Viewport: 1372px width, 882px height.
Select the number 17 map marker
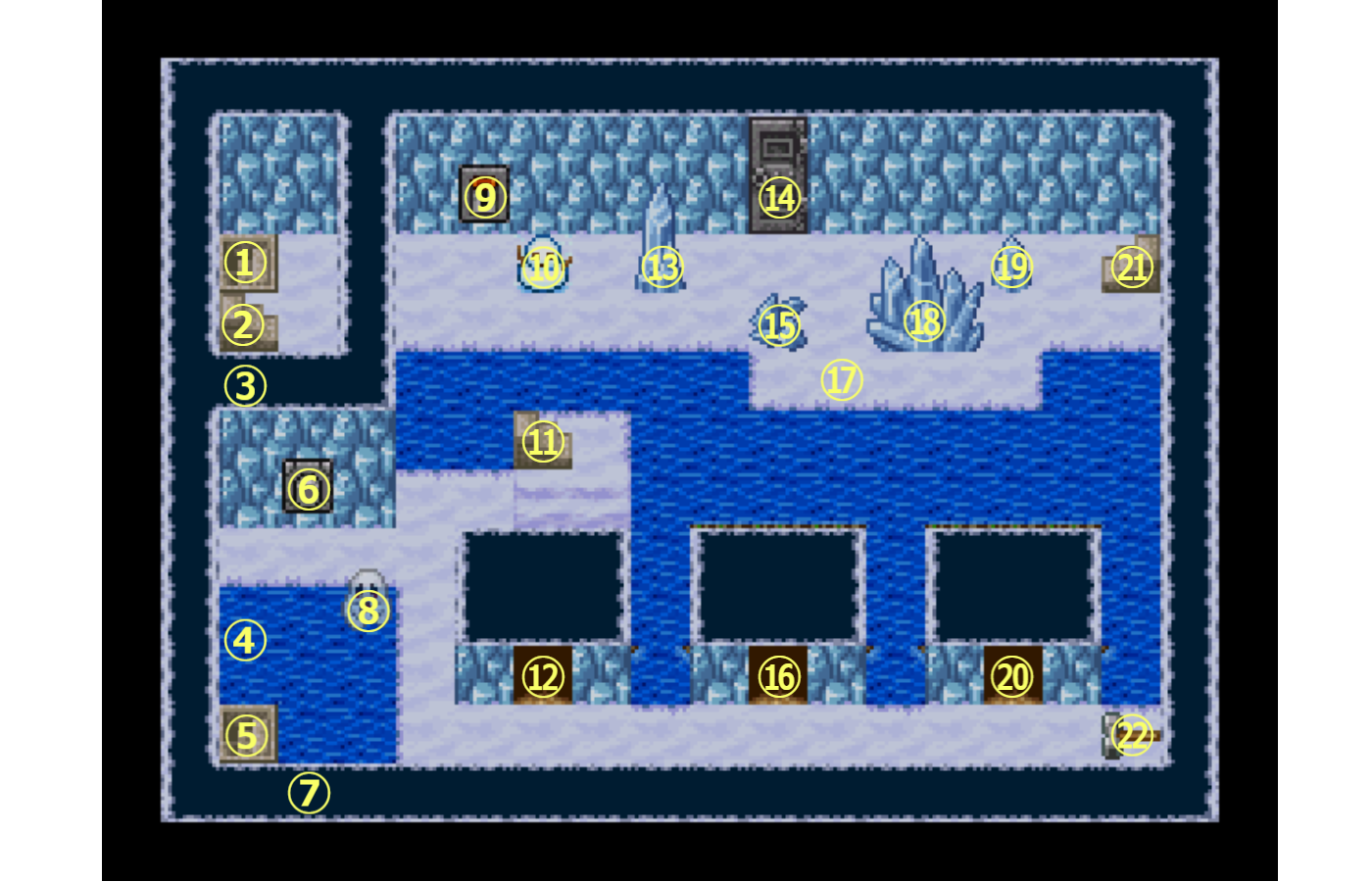pos(841,379)
